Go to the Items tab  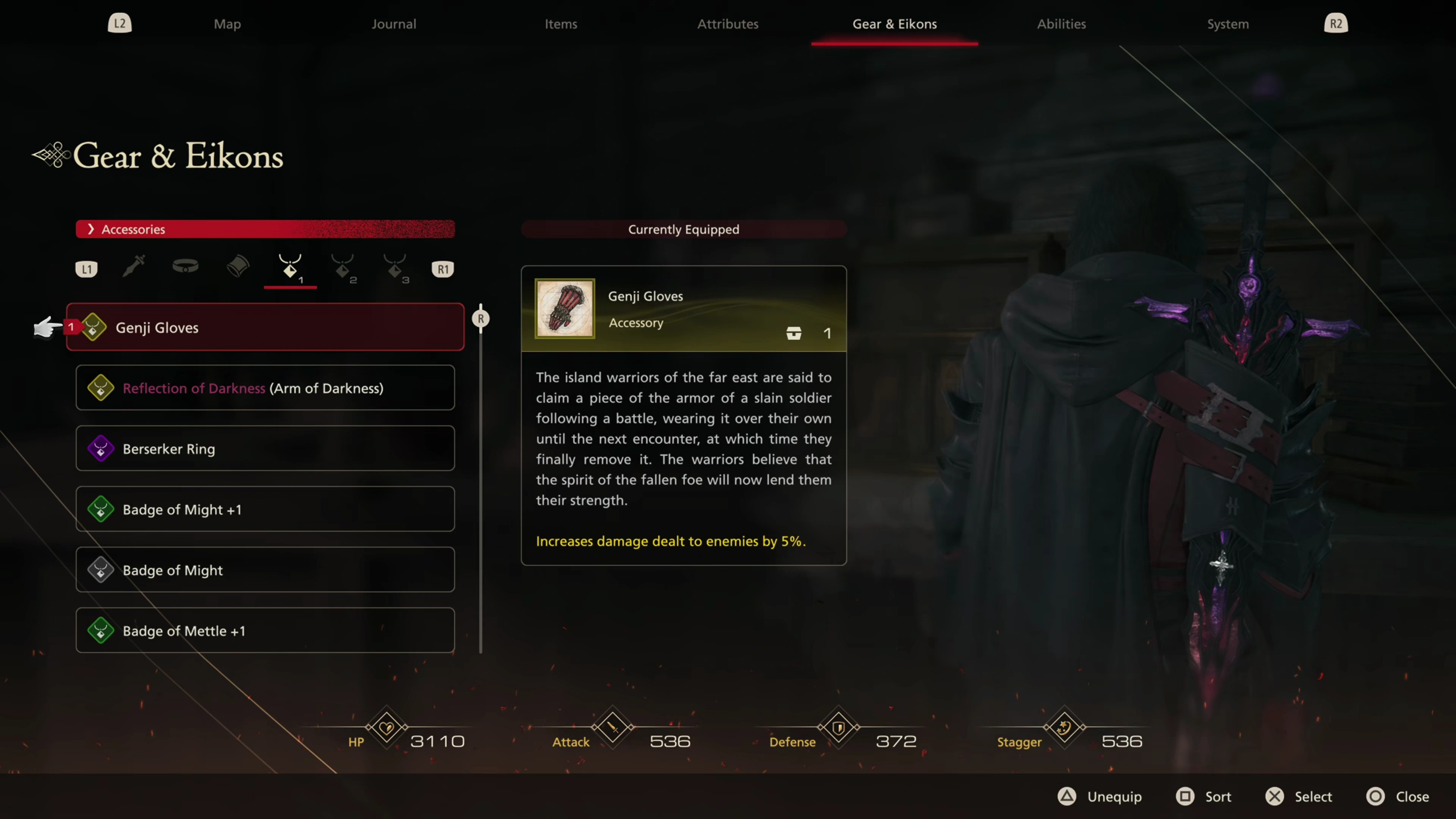[561, 24]
